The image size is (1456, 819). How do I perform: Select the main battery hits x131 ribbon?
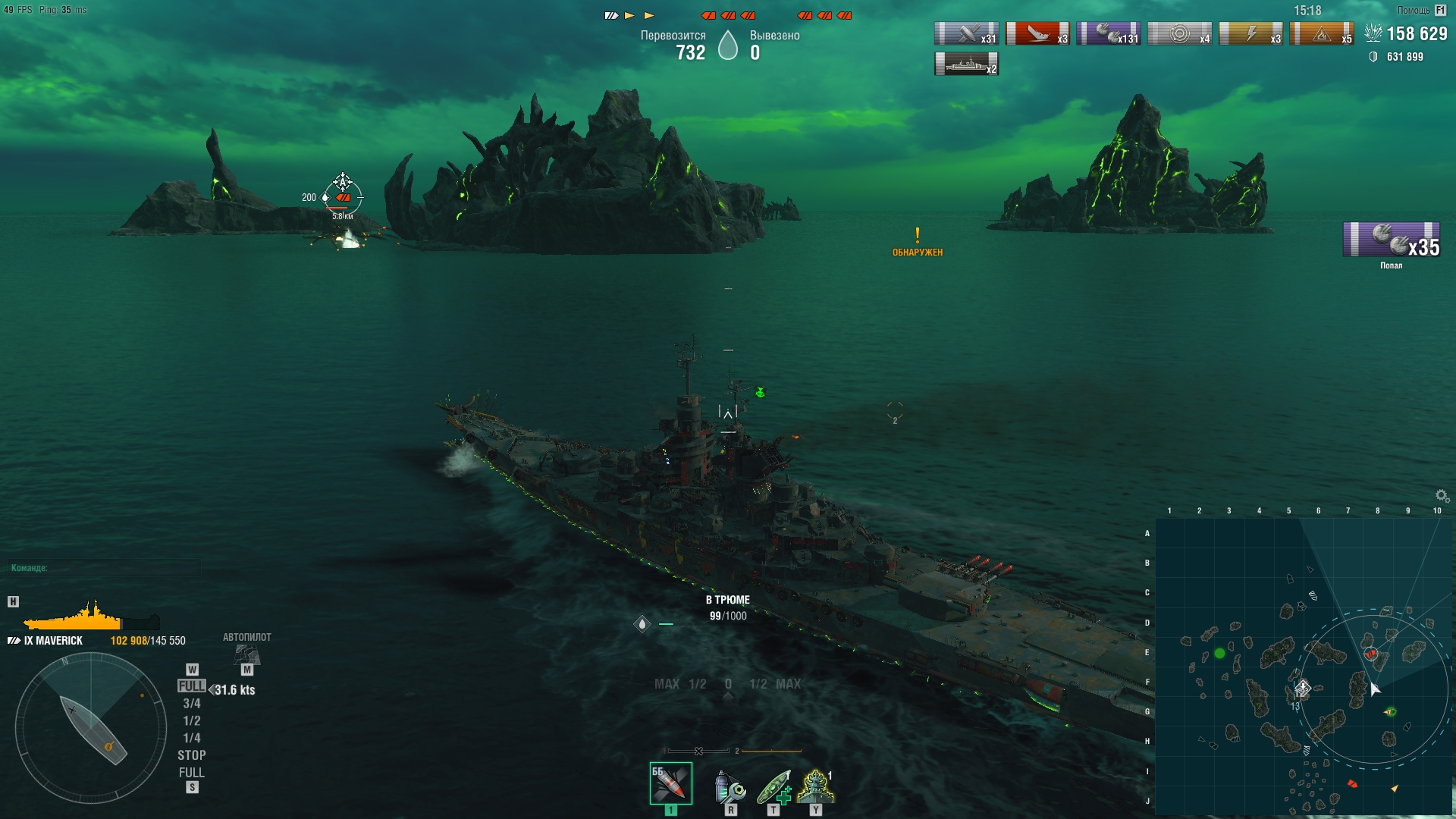point(1109,34)
